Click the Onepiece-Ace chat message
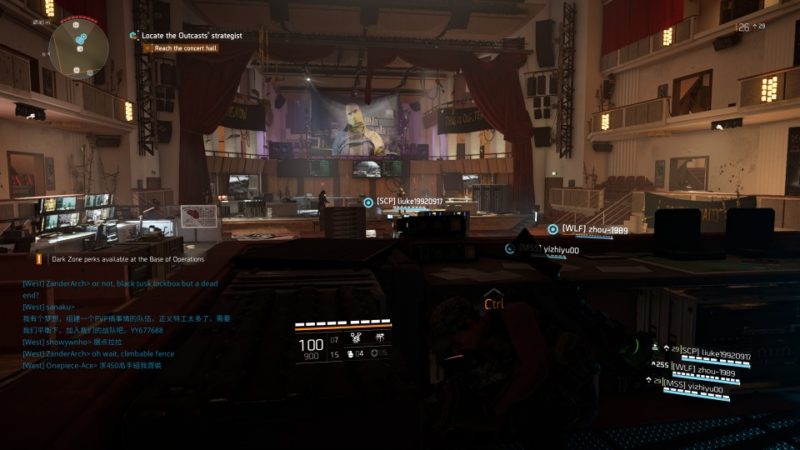The width and height of the screenshot is (800, 450). coord(91,365)
